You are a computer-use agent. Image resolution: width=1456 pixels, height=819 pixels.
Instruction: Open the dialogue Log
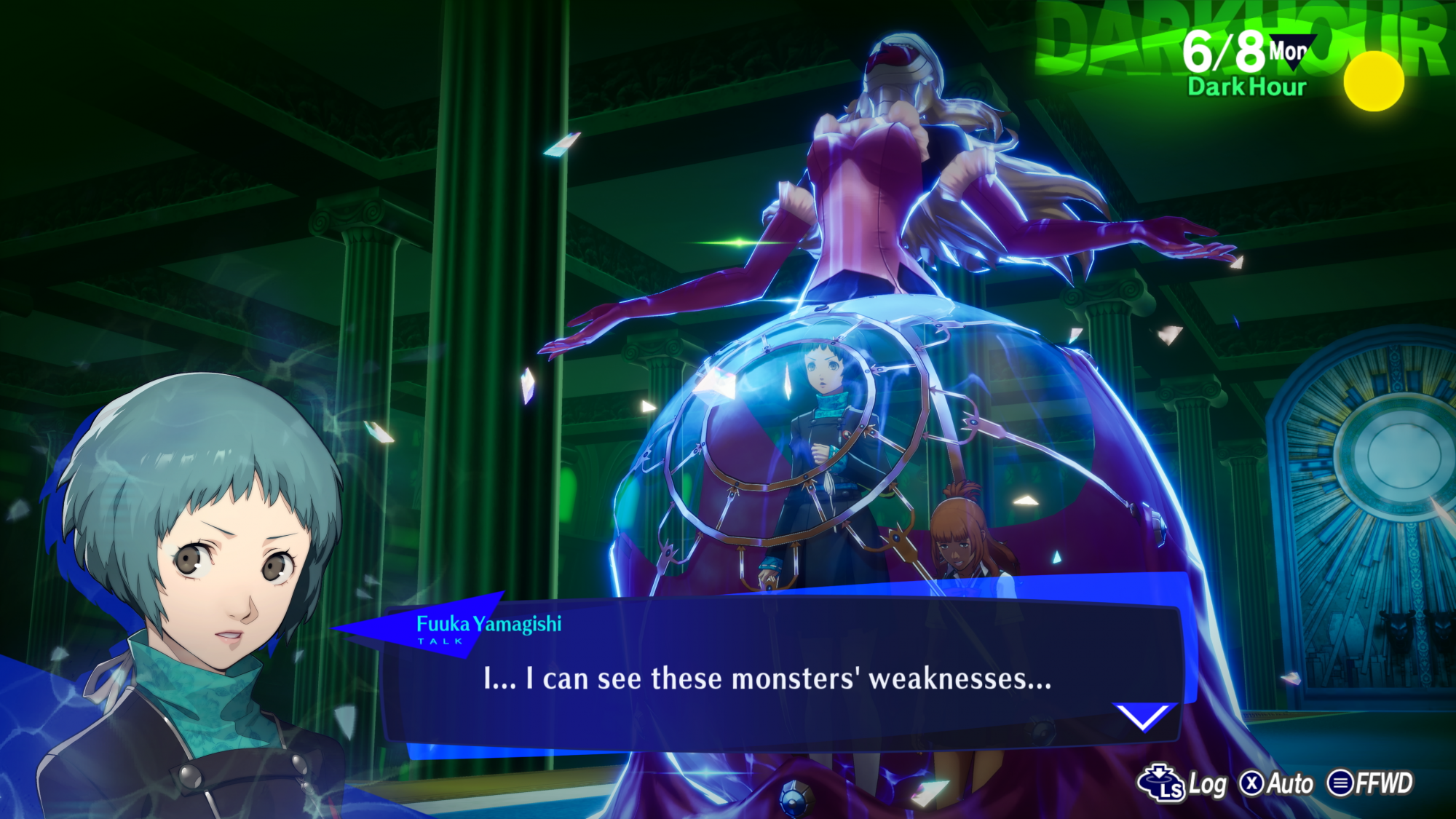coord(1182,783)
